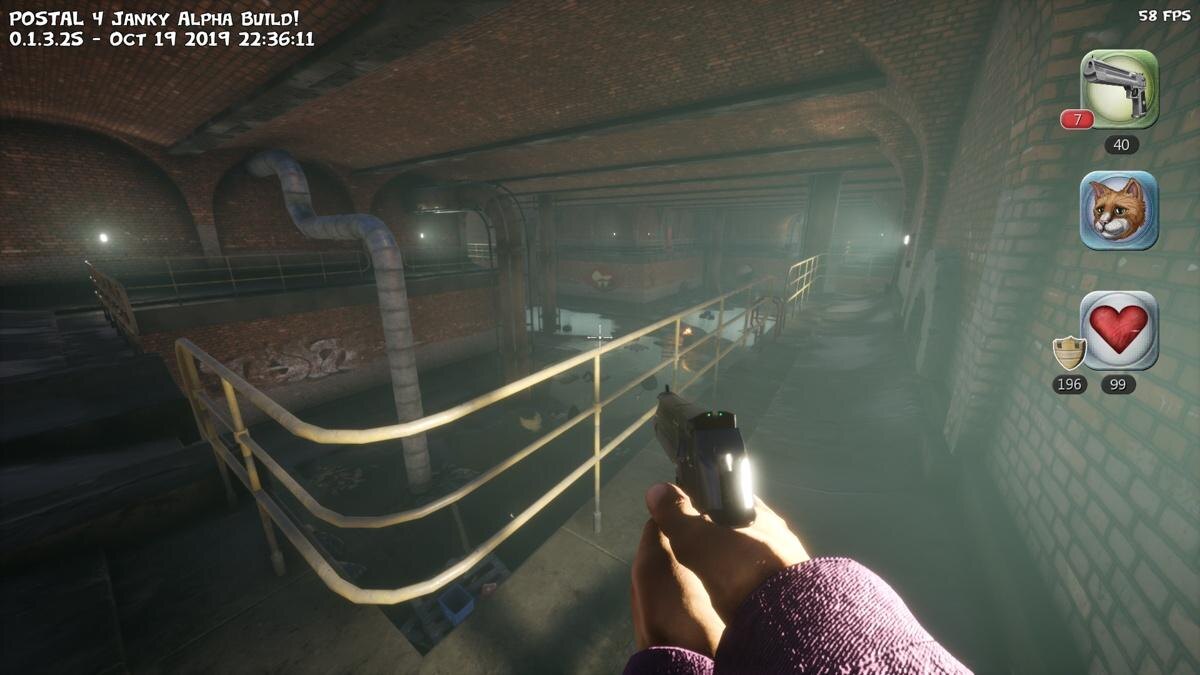1200x675 pixels.
Task: Select the pistol weapon icon
Action: [1119, 88]
